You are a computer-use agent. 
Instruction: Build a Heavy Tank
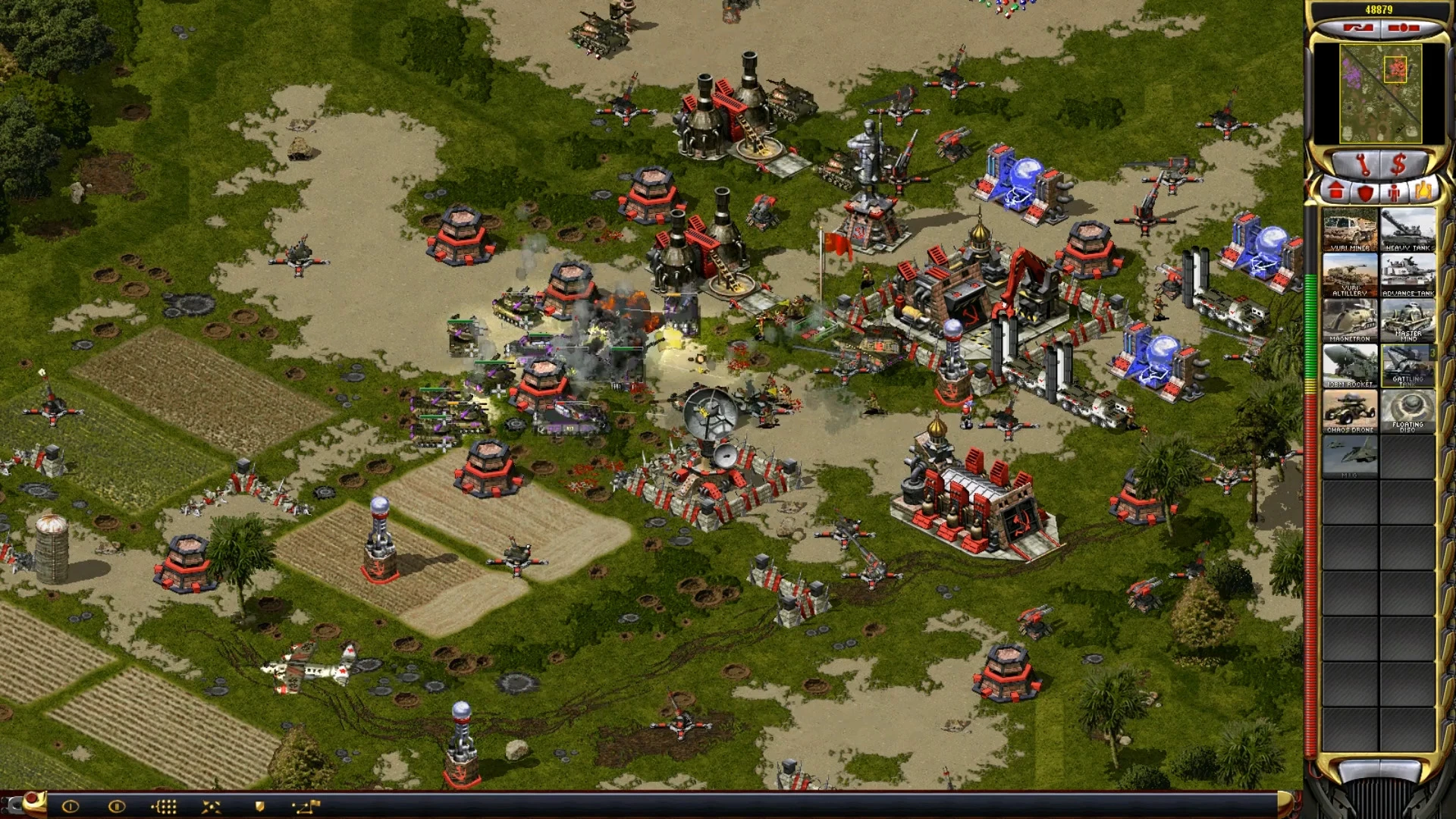[x=1408, y=229]
